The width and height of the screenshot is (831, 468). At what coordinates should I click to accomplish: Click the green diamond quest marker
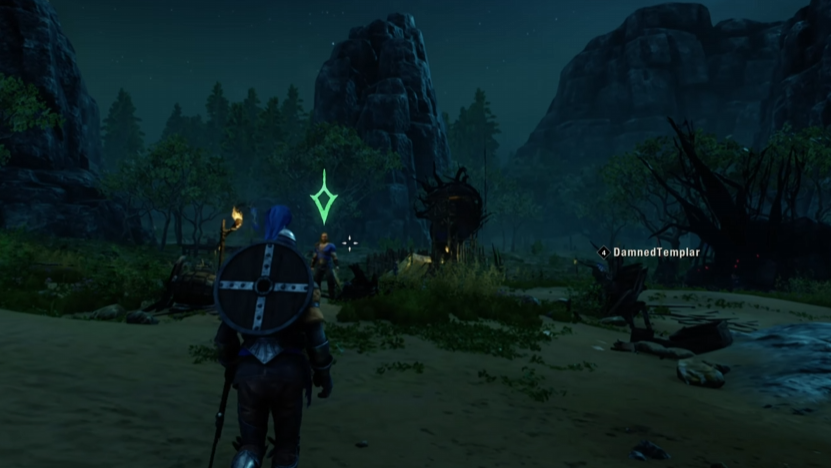coord(323,196)
